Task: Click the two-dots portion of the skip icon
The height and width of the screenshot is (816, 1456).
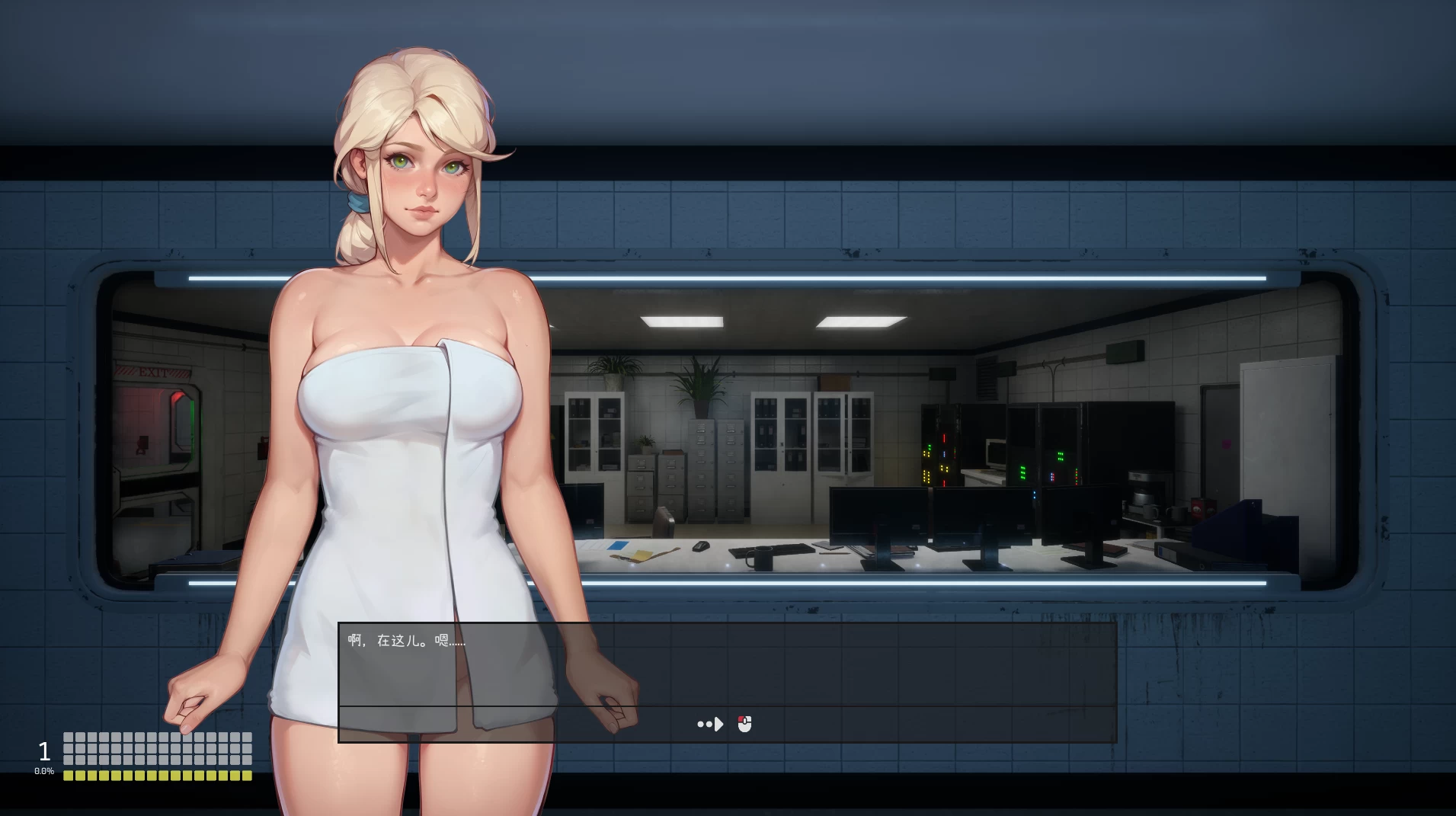Action: click(705, 724)
